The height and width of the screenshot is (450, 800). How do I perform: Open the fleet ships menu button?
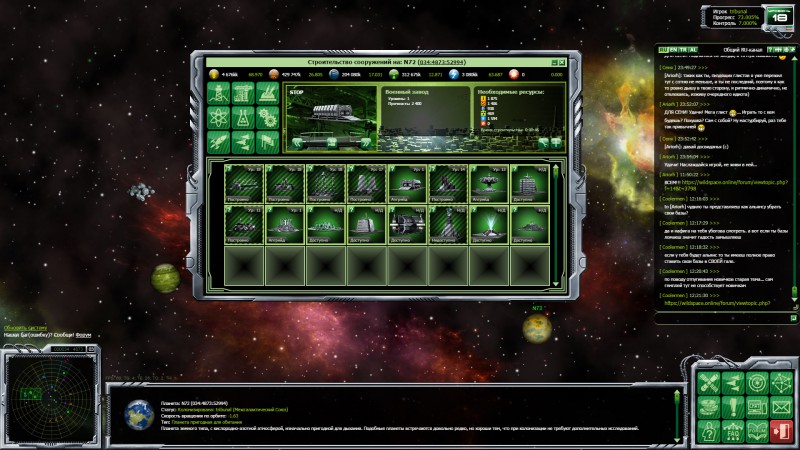pyautogui.click(x=733, y=384)
